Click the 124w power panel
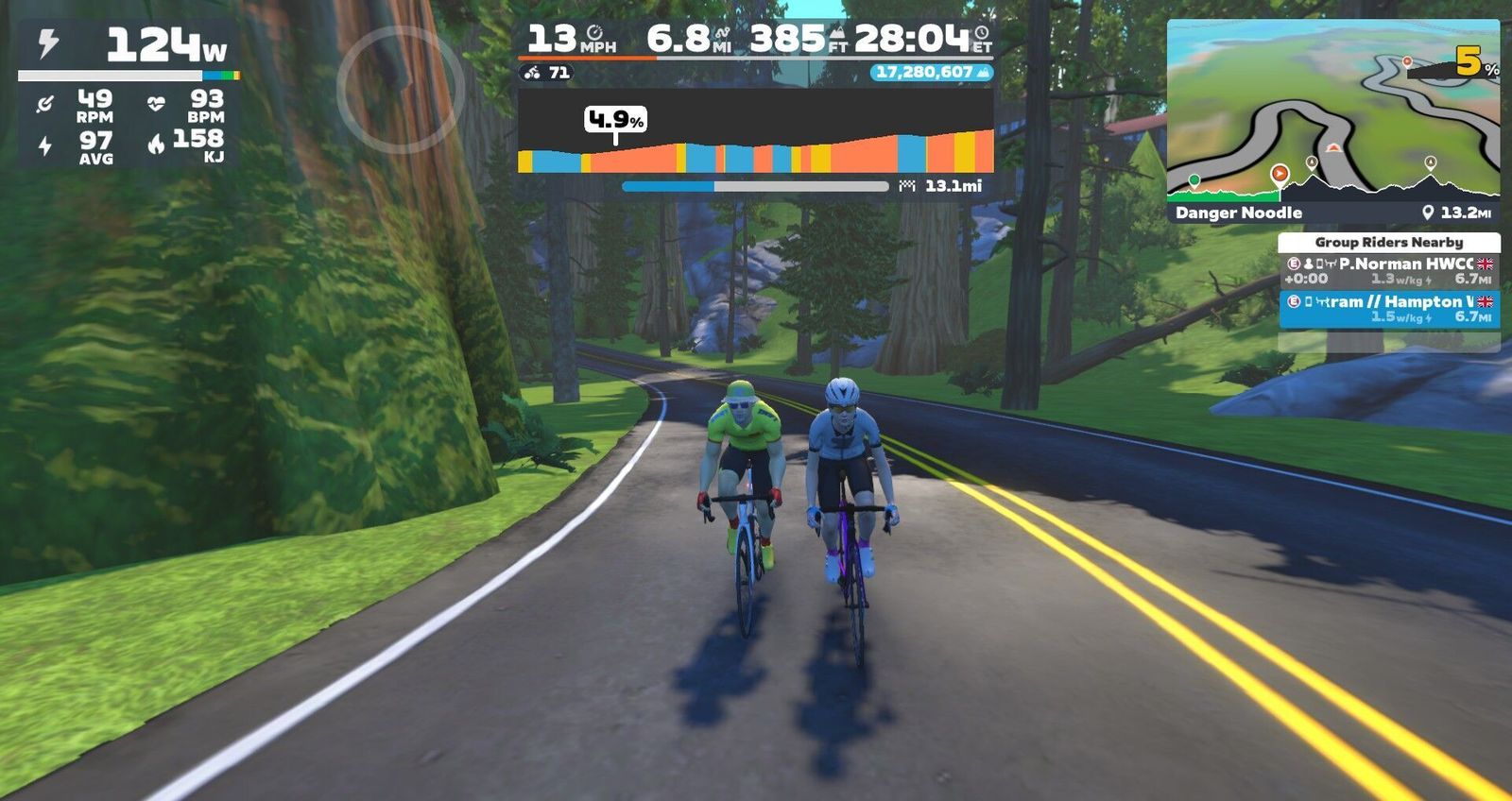 128,45
